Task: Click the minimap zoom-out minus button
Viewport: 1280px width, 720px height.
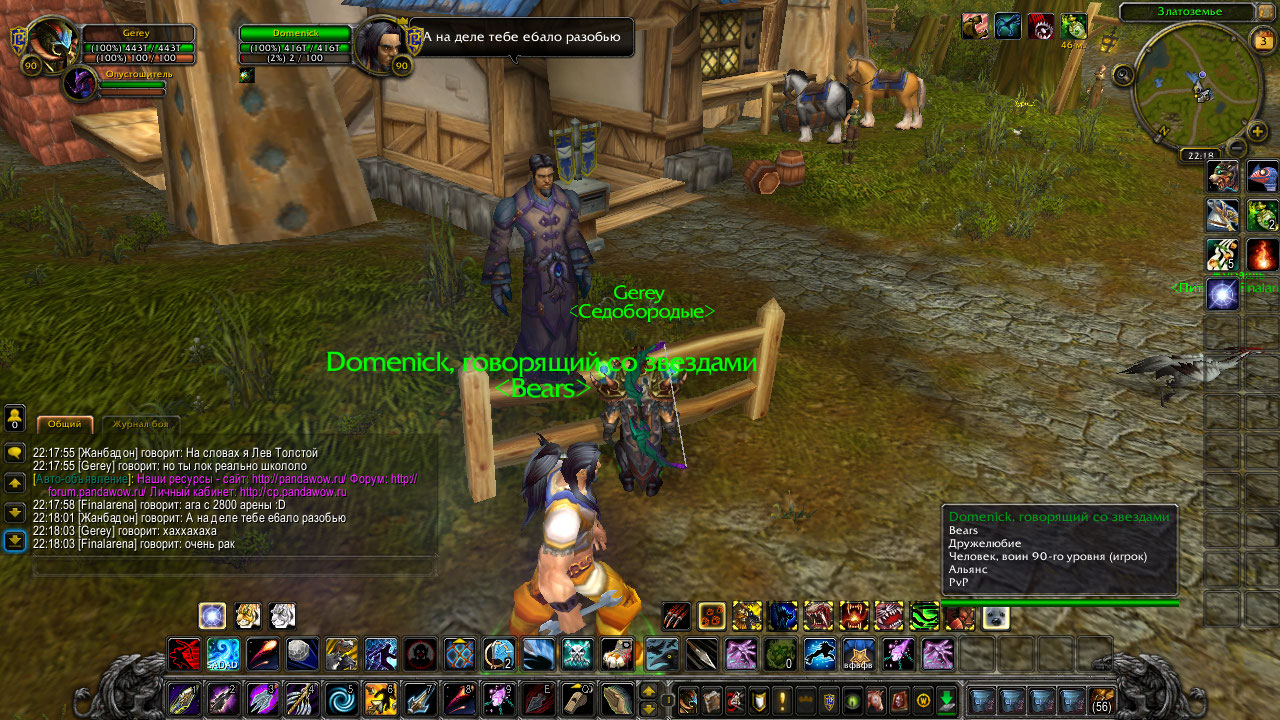Action: [x=1237, y=148]
